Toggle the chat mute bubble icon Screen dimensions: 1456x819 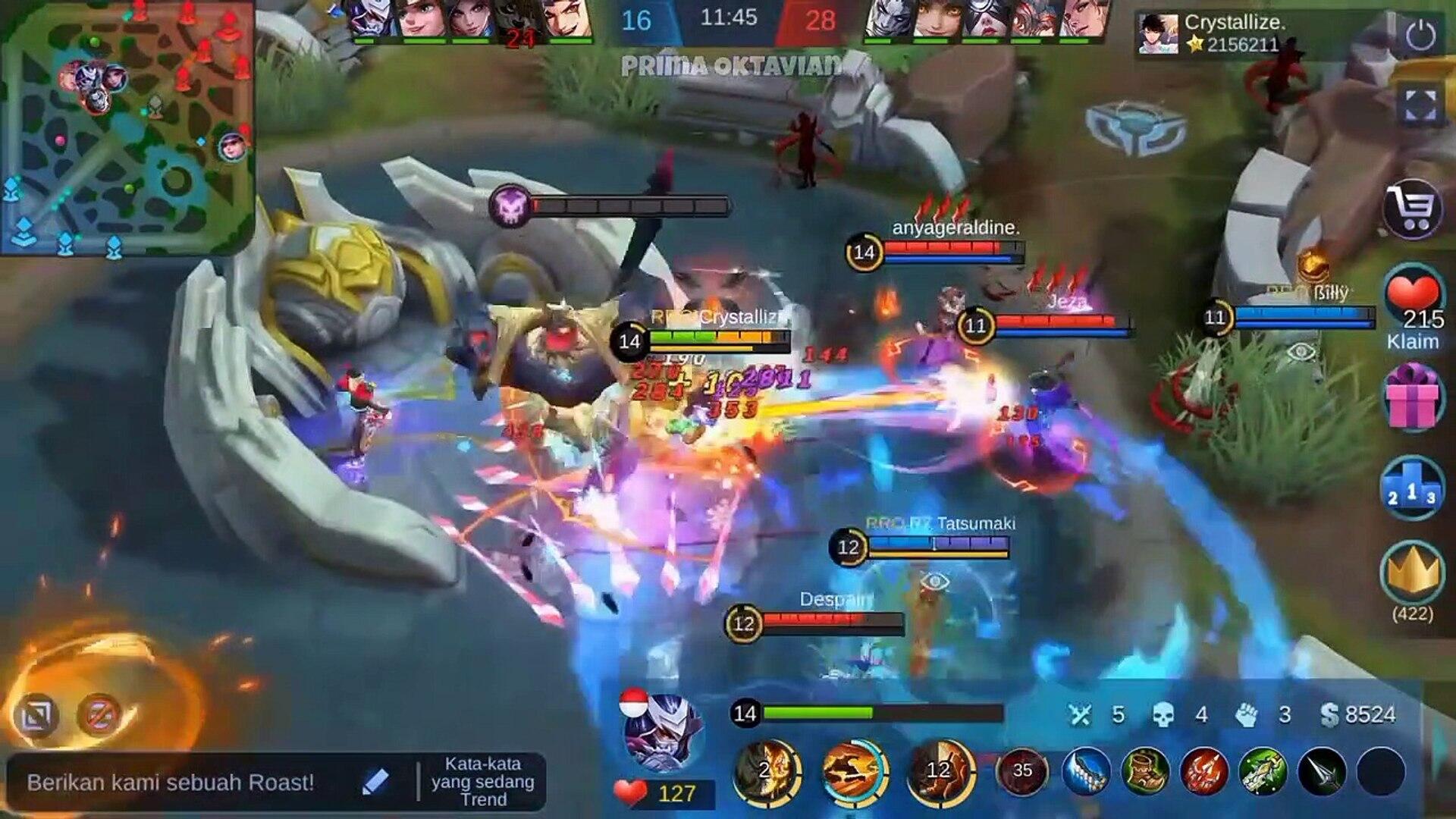[100, 714]
